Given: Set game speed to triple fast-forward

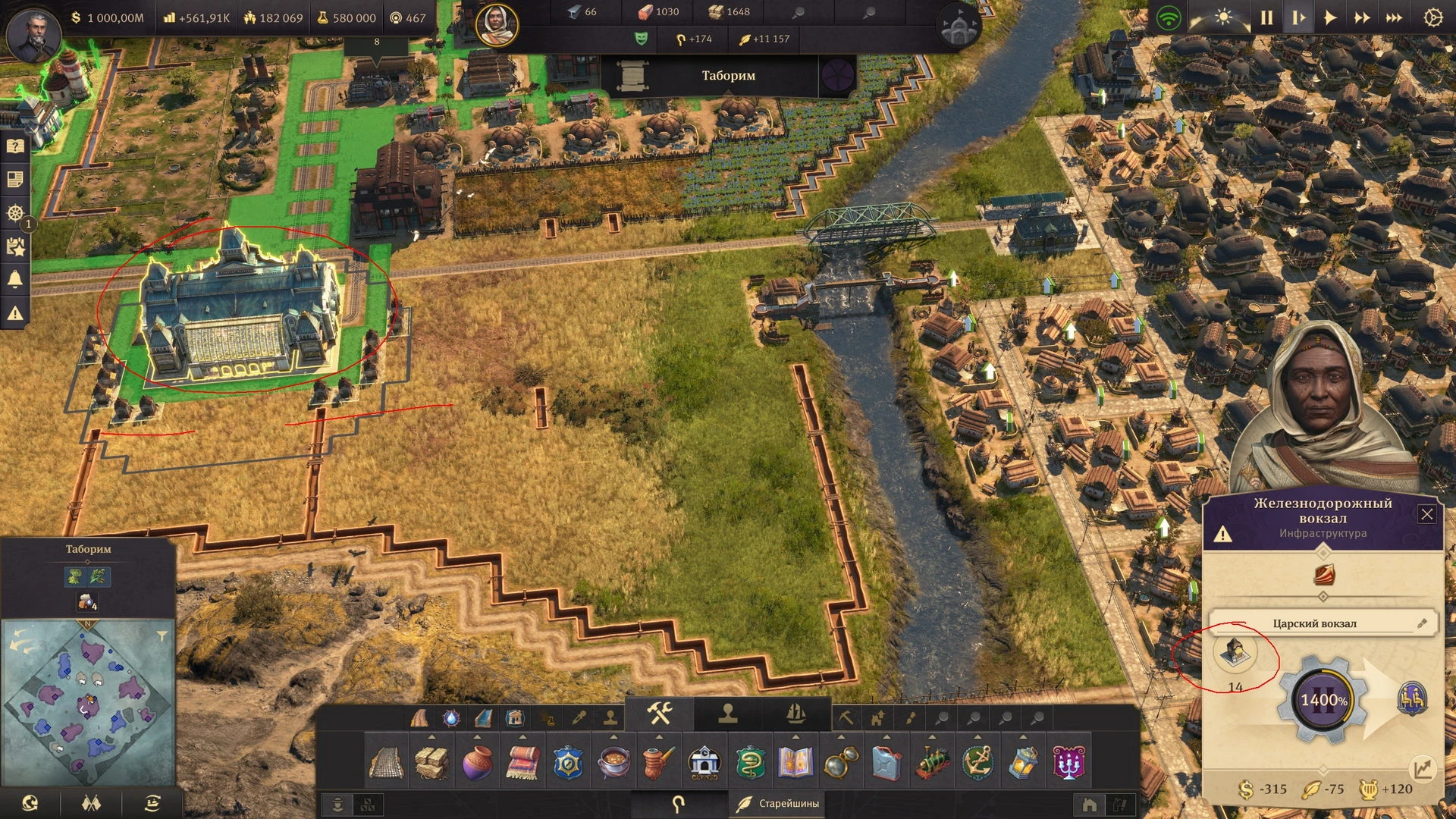Looking at the screenshot, I should tap(1394, 18).
